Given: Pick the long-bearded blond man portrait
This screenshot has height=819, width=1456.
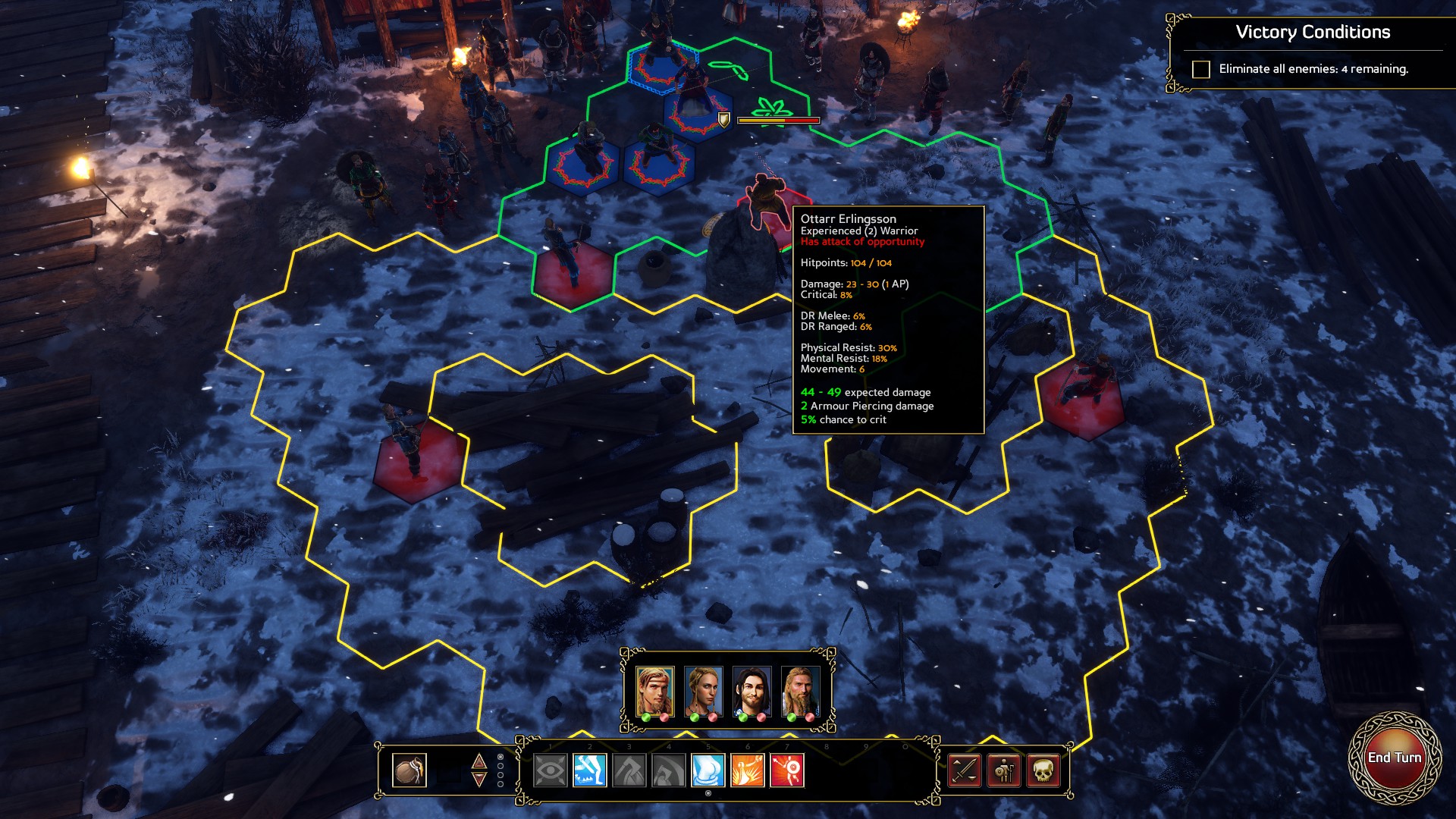Looking at the screenshot, I should pos(800,691).
